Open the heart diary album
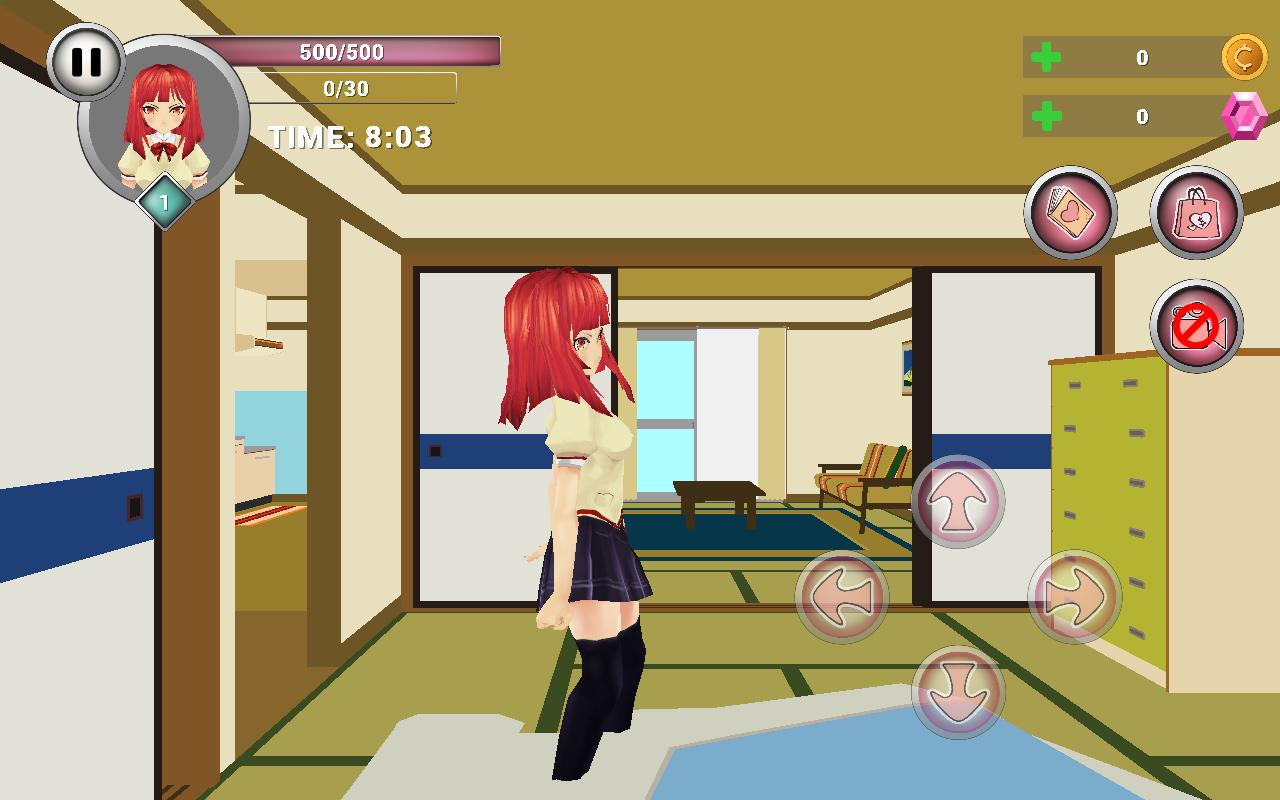Viewport: 1280px width, 800px height. (1070, 212)
